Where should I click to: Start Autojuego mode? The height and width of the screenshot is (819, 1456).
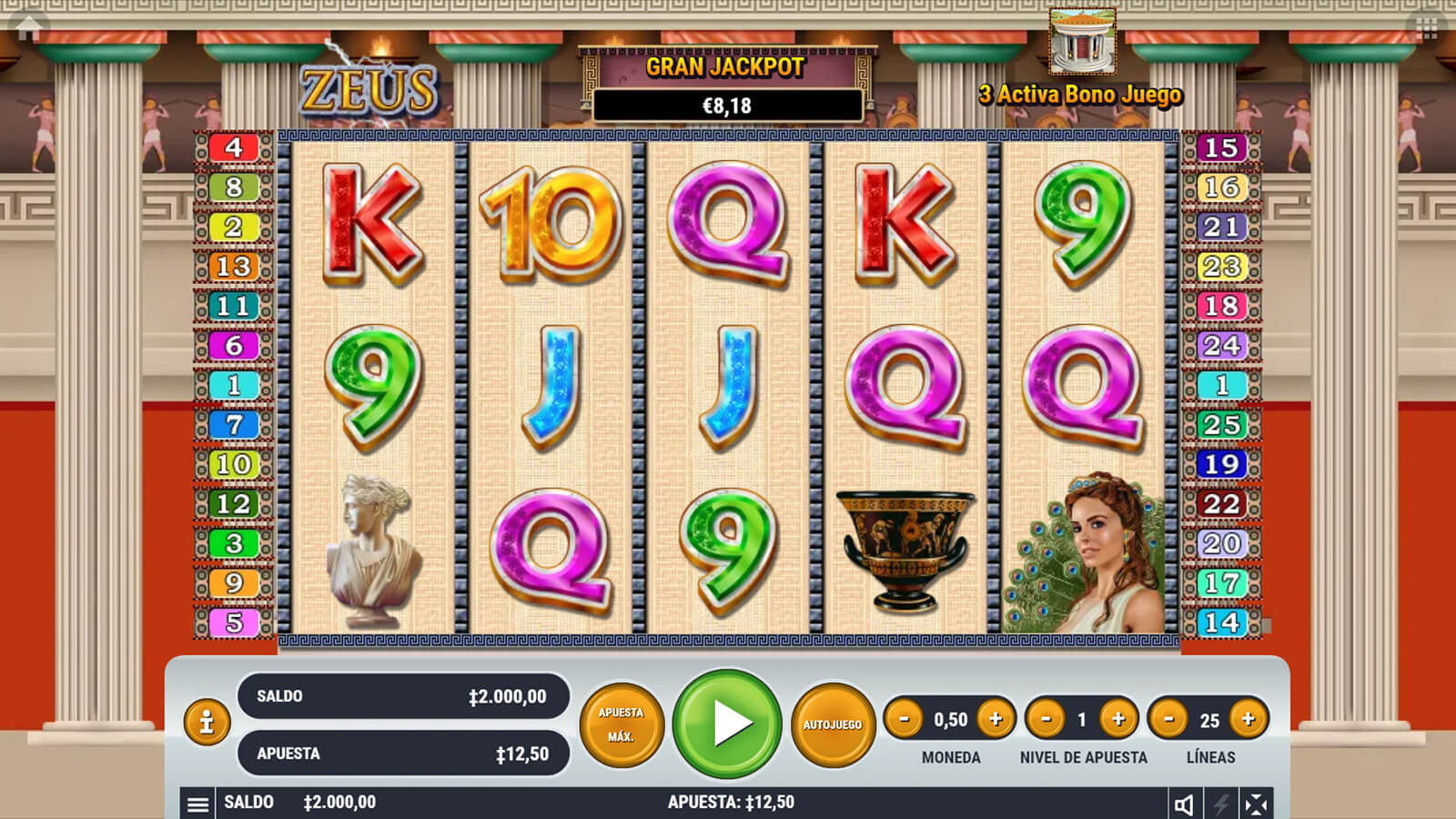[x=832, y=724]
